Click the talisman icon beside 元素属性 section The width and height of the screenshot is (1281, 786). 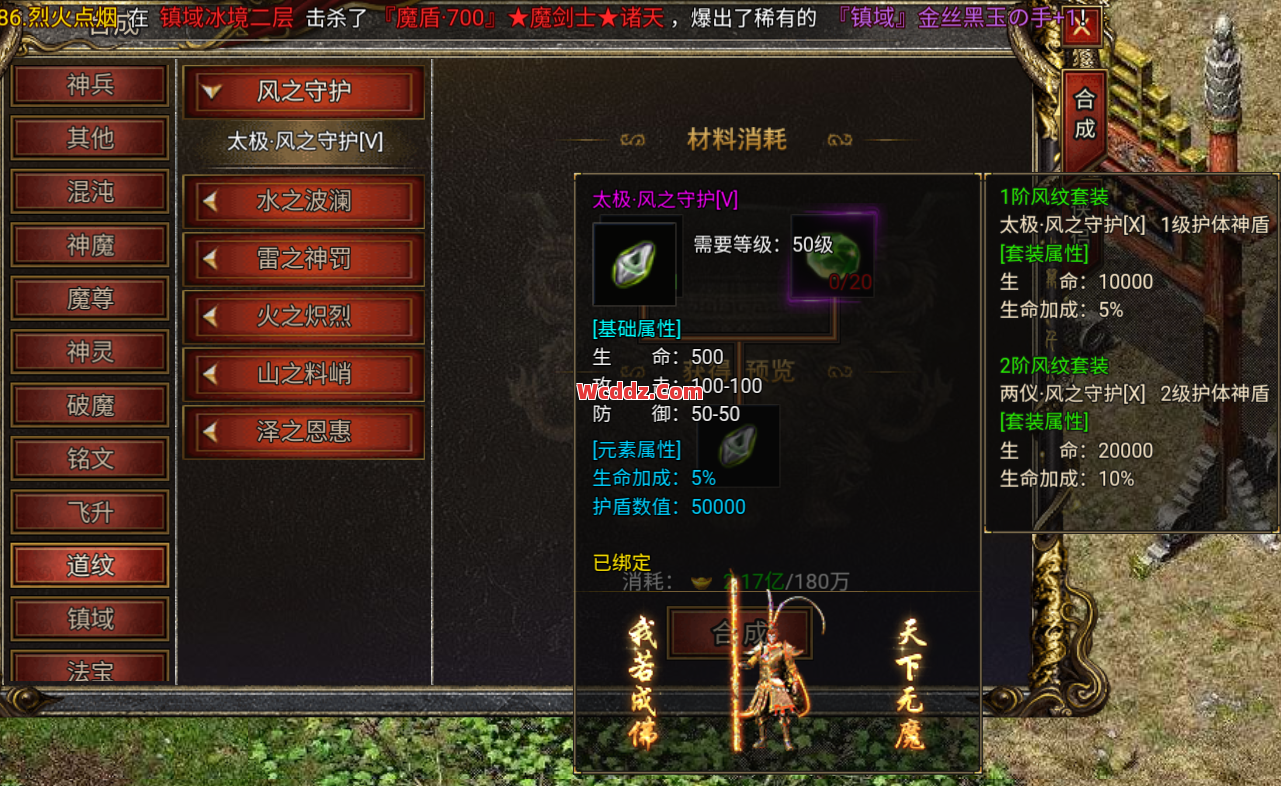pos(738,445)
